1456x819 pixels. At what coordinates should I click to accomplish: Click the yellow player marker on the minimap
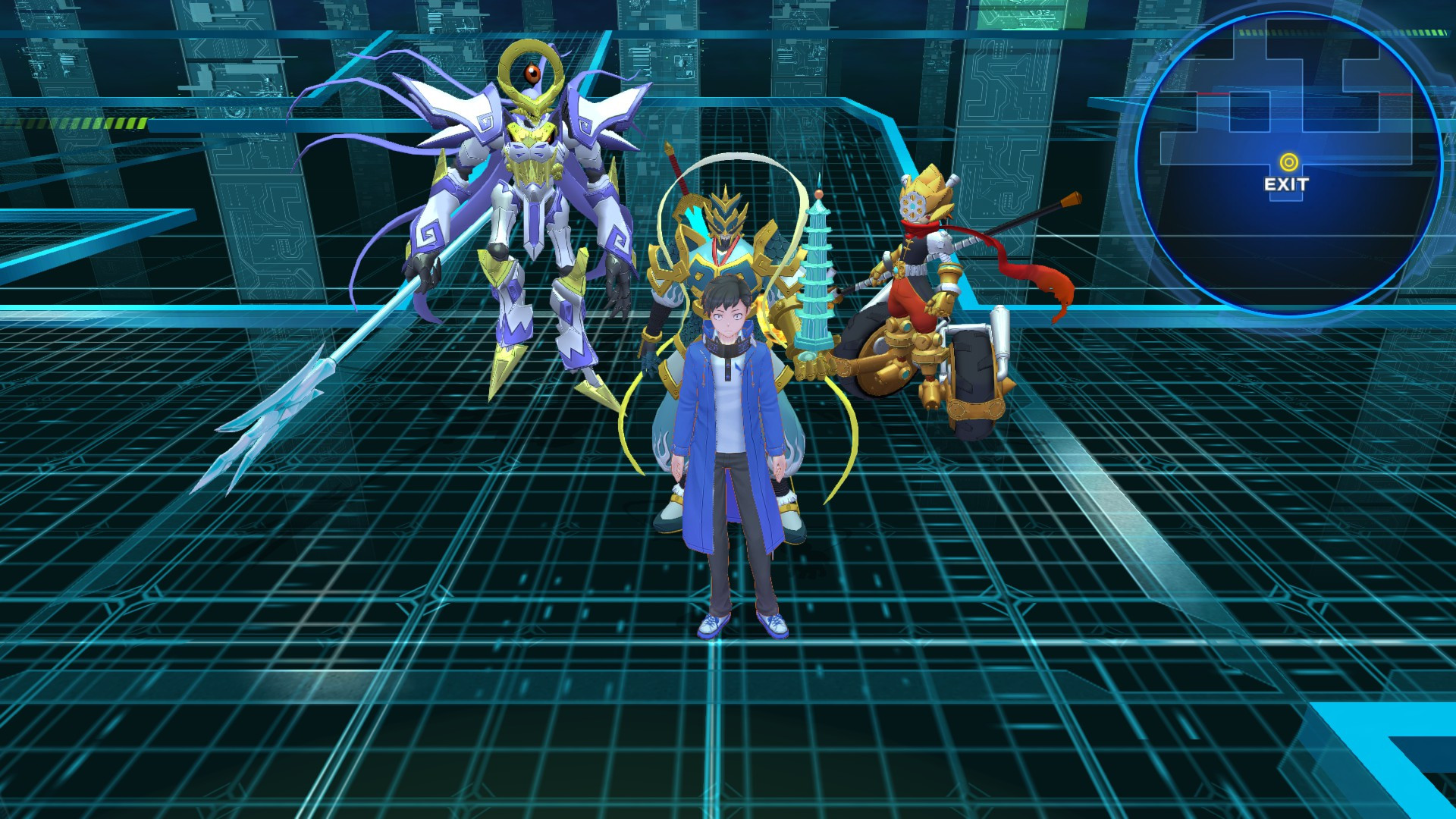1288,161
